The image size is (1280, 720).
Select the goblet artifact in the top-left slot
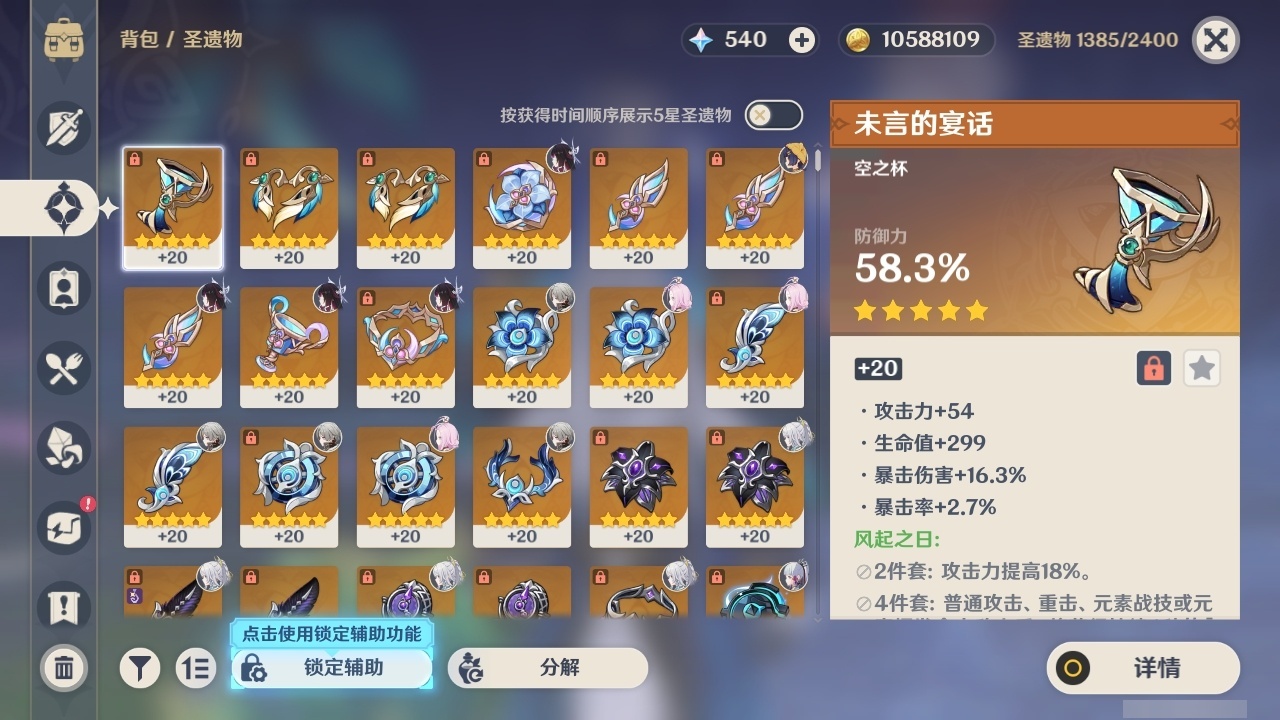pos(173,207)
